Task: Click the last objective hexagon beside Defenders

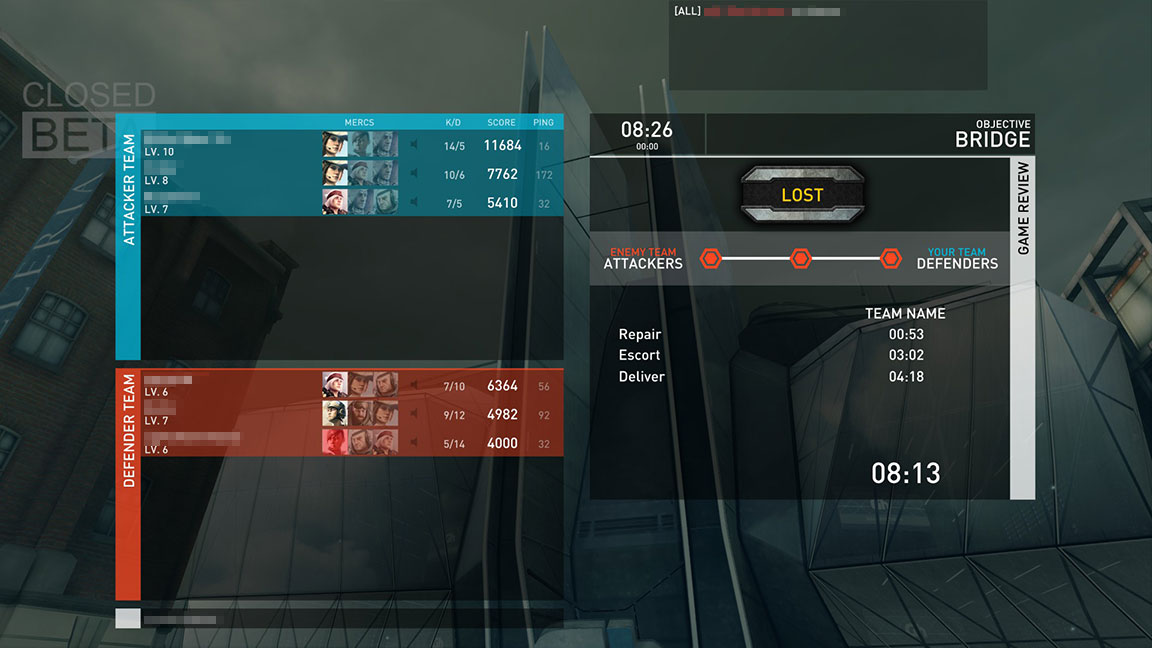Action: [x=891, y=259]
